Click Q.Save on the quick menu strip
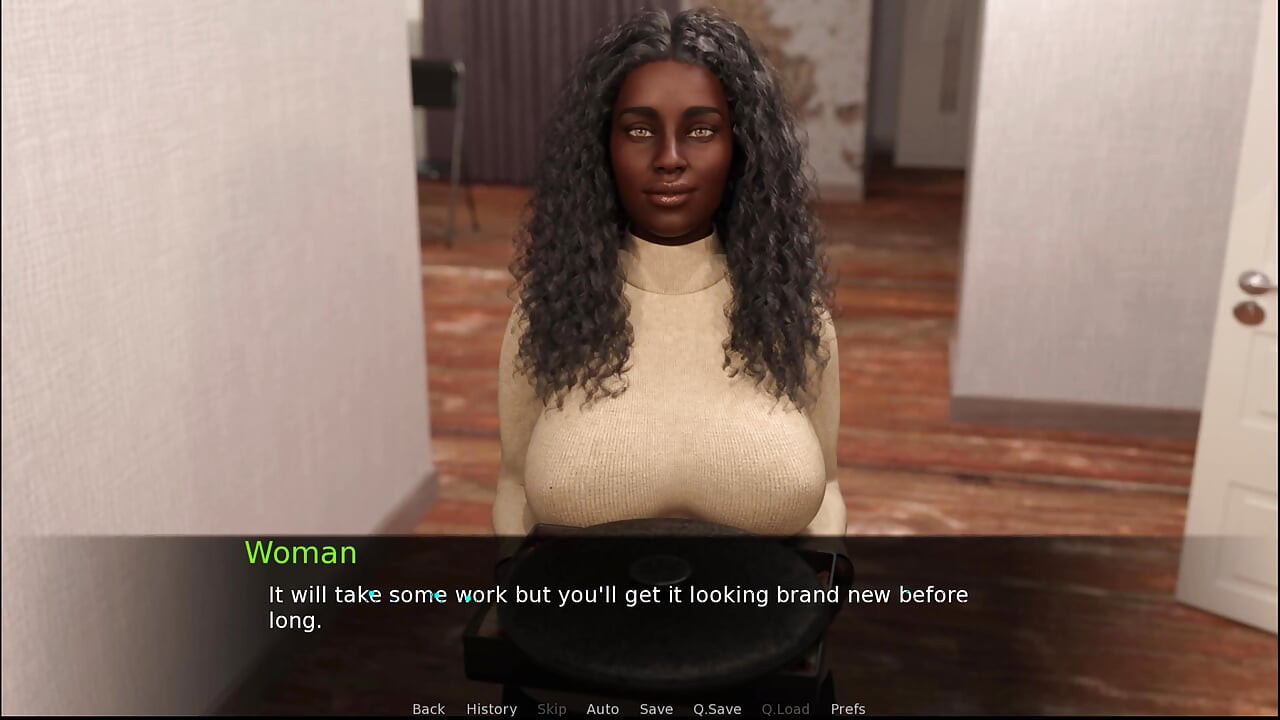The image size is (1280, 720). 716,708
